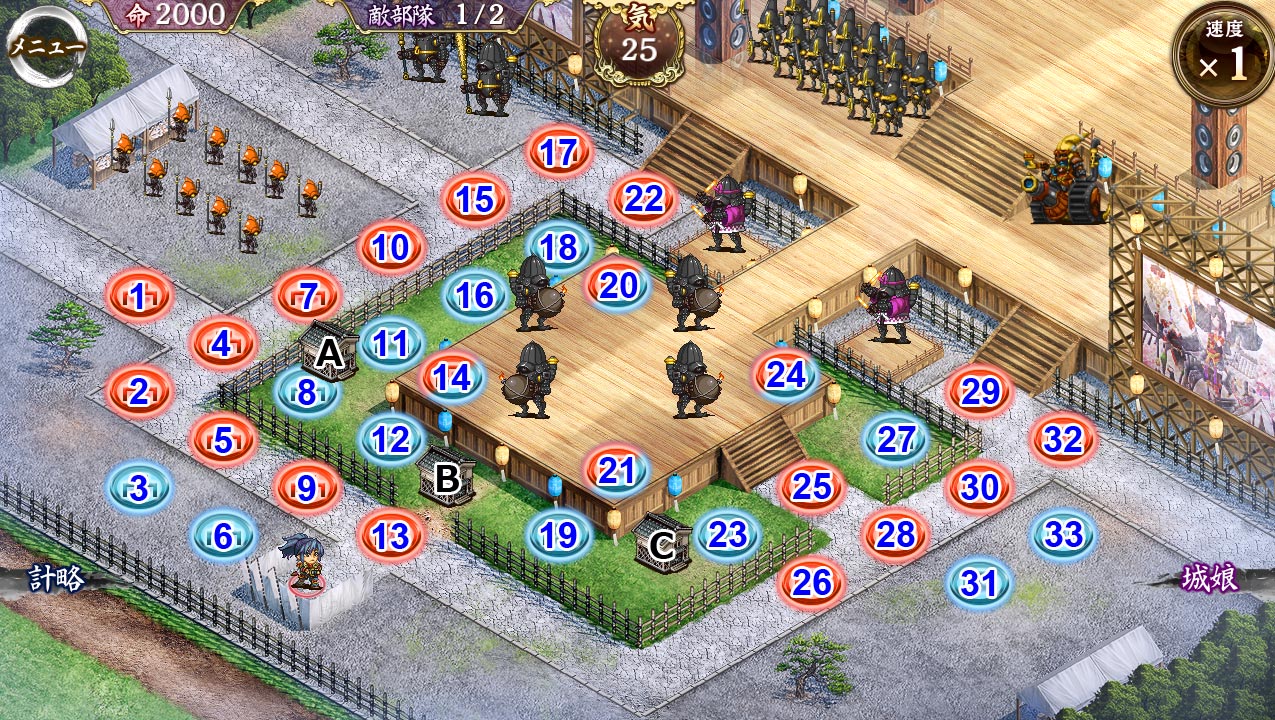Open the 城娘 castle girl panel
The height and width of the screenshot is (720, 1275).
coord(1210,578)
